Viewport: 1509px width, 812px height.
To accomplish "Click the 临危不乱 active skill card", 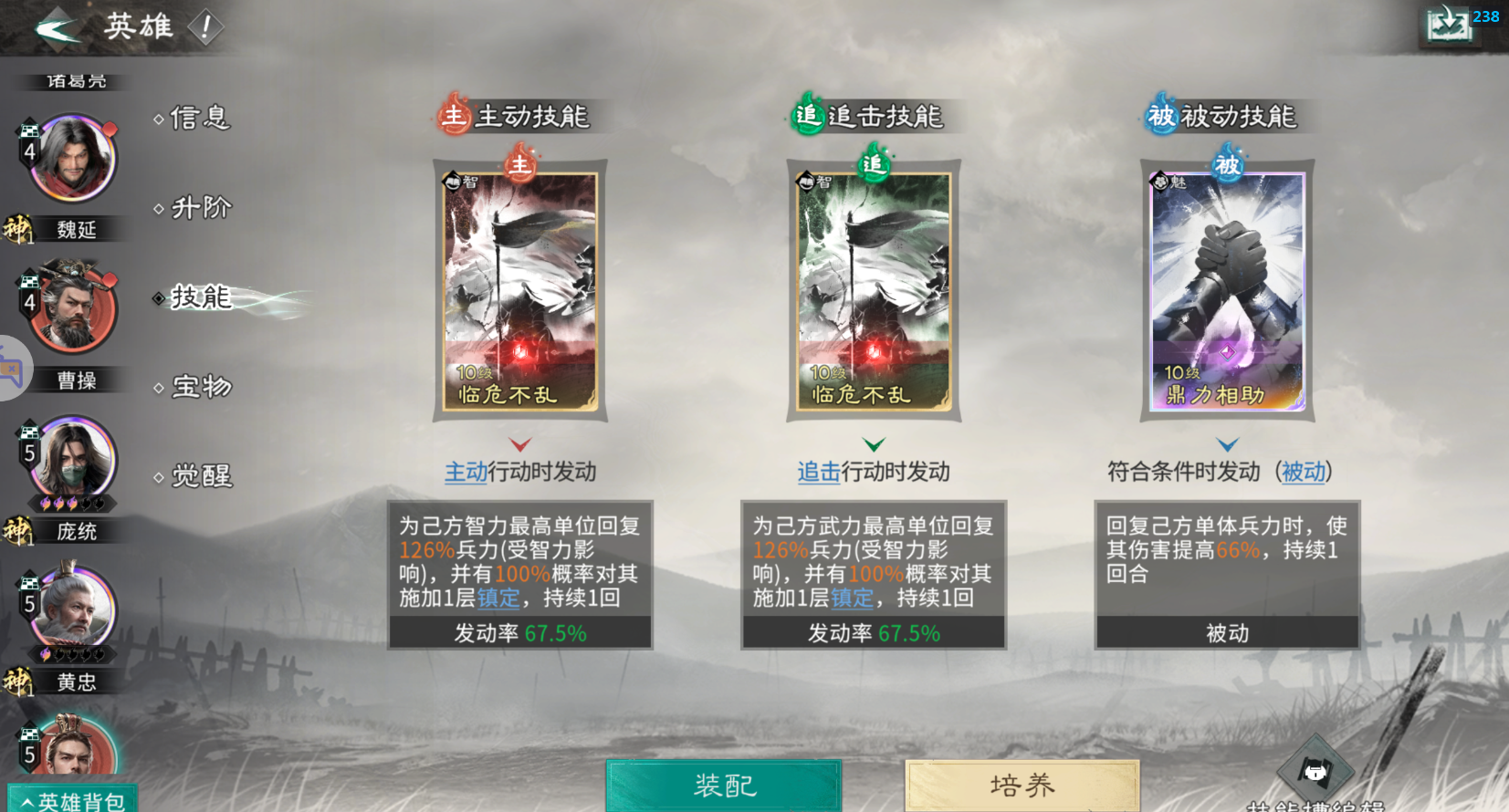I will [519, 292].
